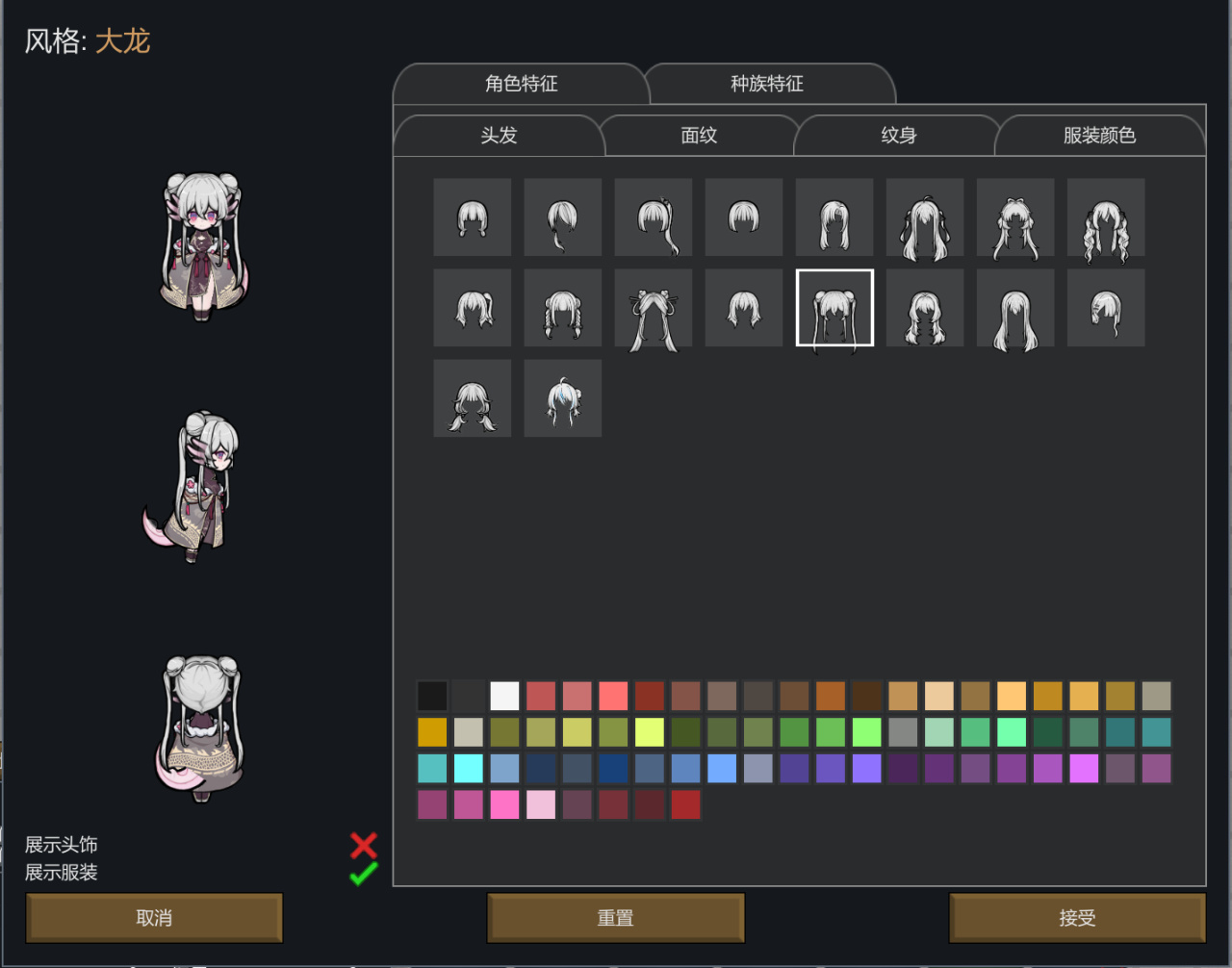The height and width of the screenshot is (968, 1232).
Task: Open the 种族特征 tab
Action: click(767, 84)
